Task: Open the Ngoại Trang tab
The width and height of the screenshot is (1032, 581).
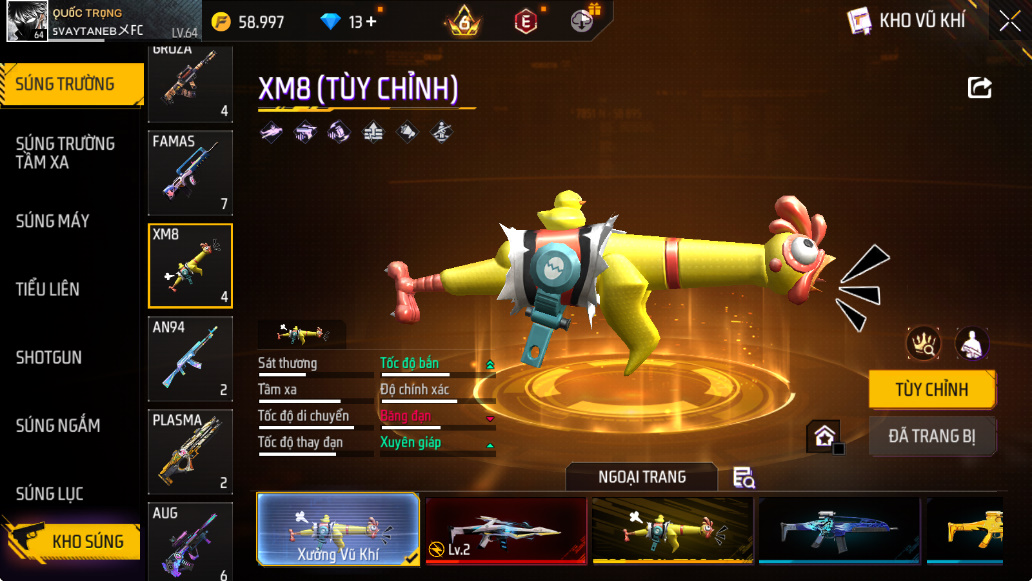Action: tap(642, 477)
